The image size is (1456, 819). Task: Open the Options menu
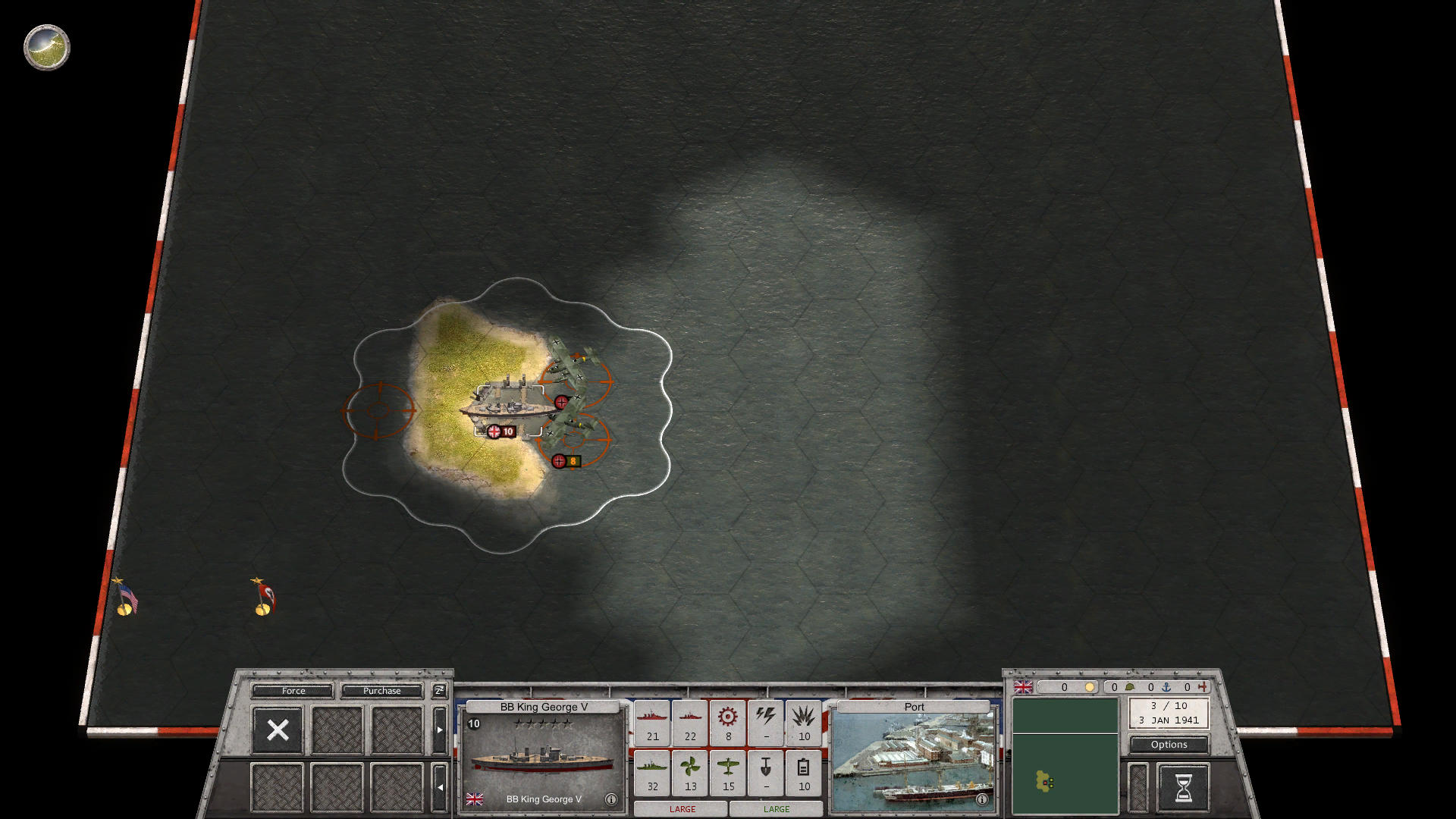coord(1168,745)
